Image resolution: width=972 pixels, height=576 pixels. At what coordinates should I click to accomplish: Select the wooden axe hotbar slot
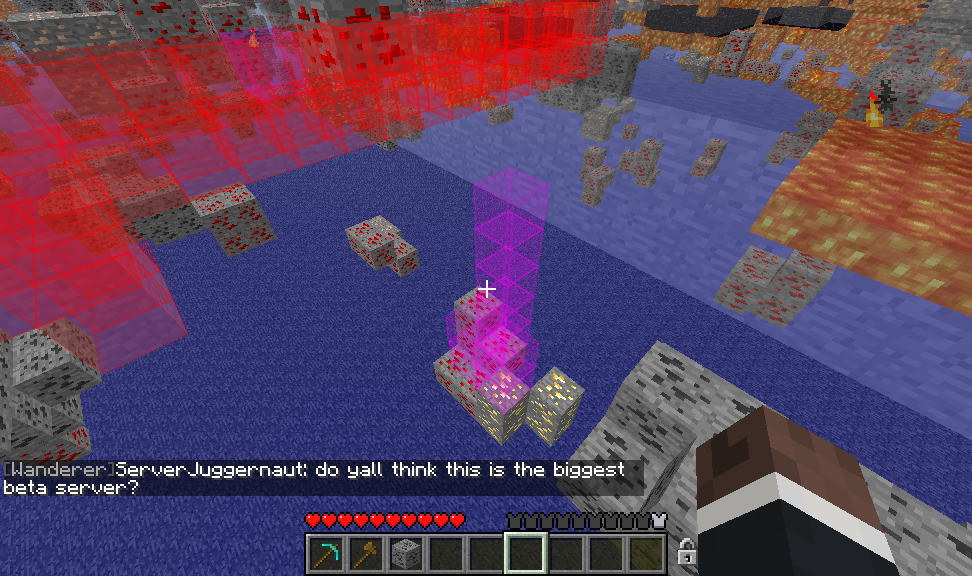point(366,552)
